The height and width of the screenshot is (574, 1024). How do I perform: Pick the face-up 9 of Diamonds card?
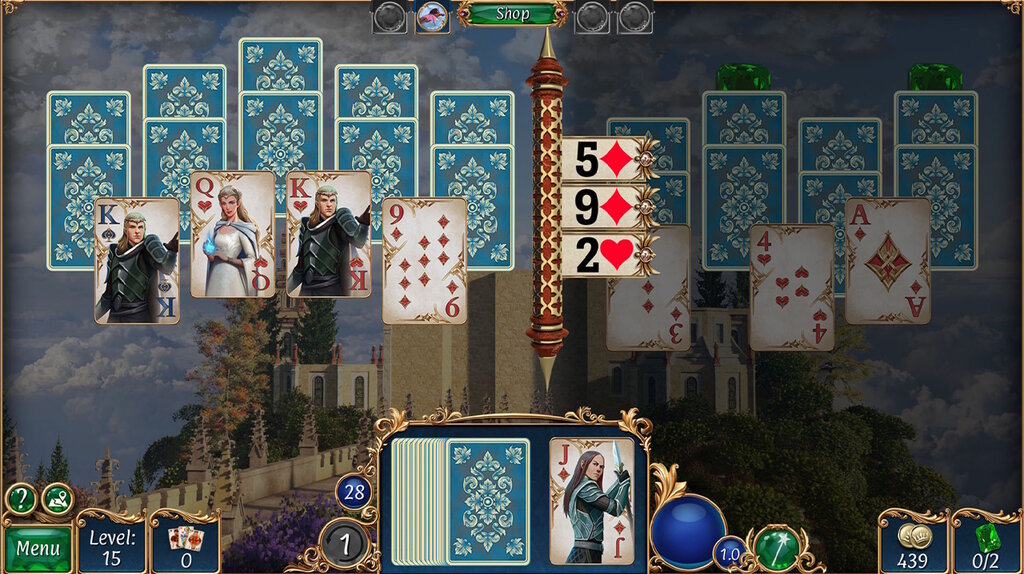424,260
